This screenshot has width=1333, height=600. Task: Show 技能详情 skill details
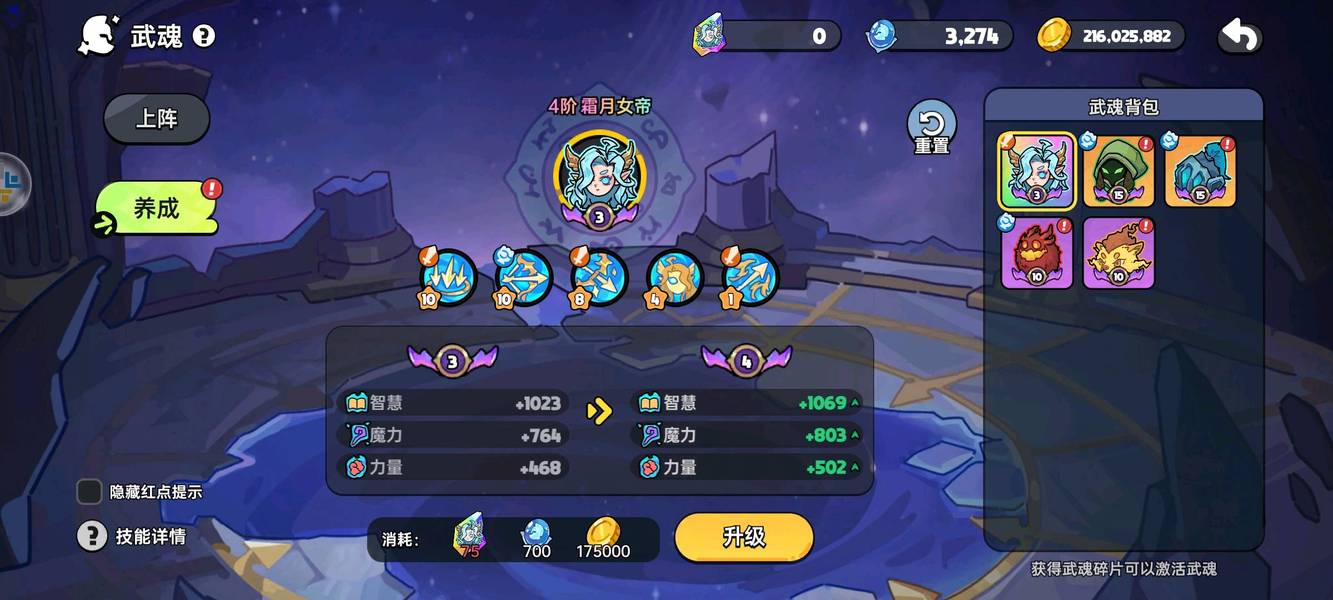92,536
